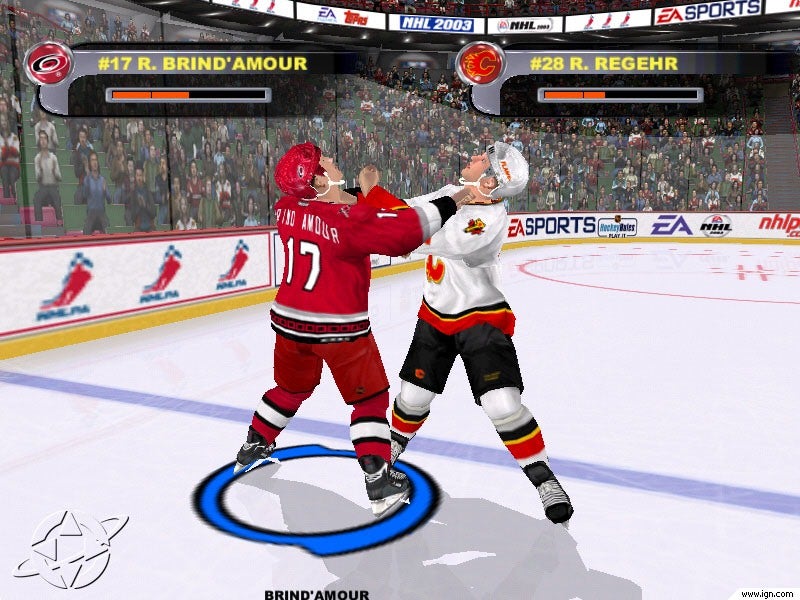The image size is (800, 600).
Task: Click the IGN logo watermark
Action: point(70,549)
